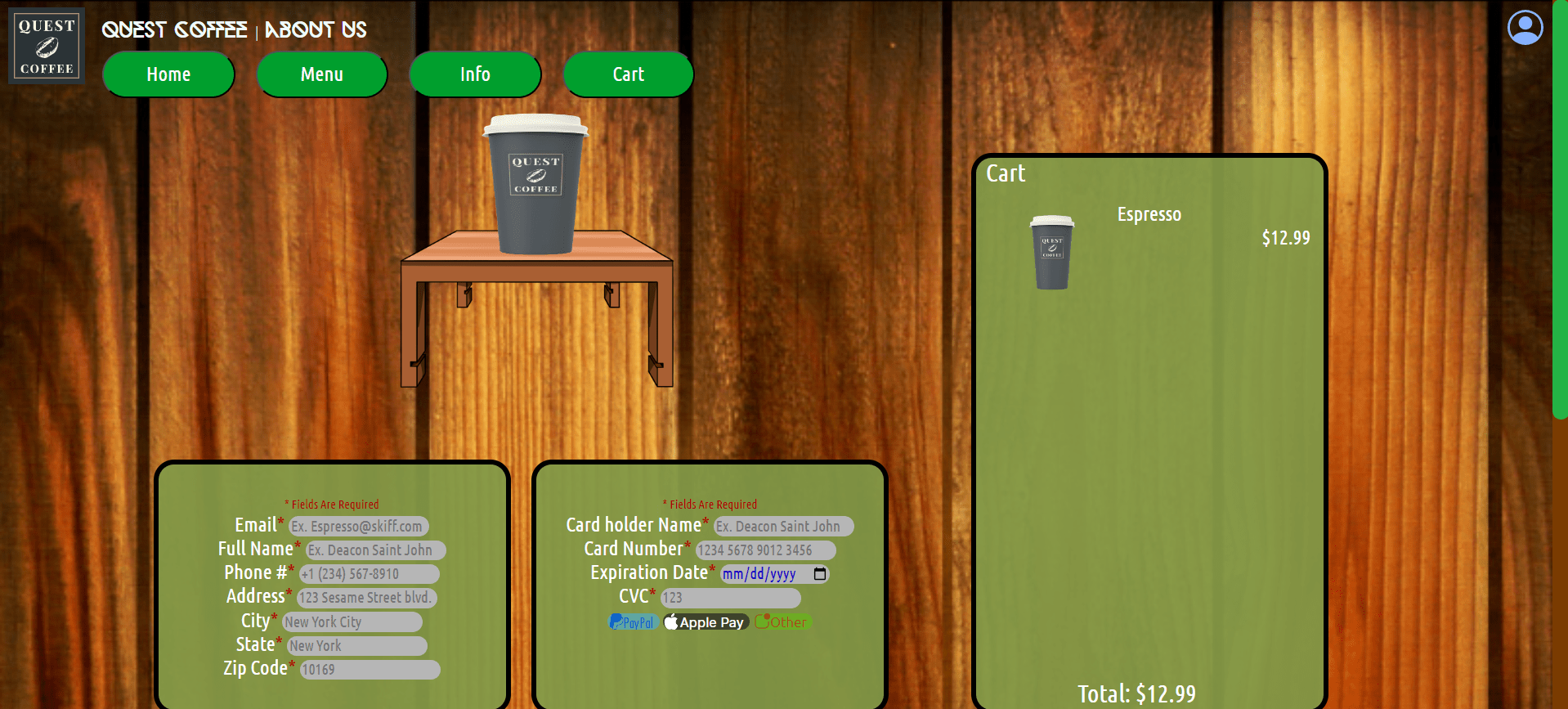Go to the About Us page

(x=316, y=30)
